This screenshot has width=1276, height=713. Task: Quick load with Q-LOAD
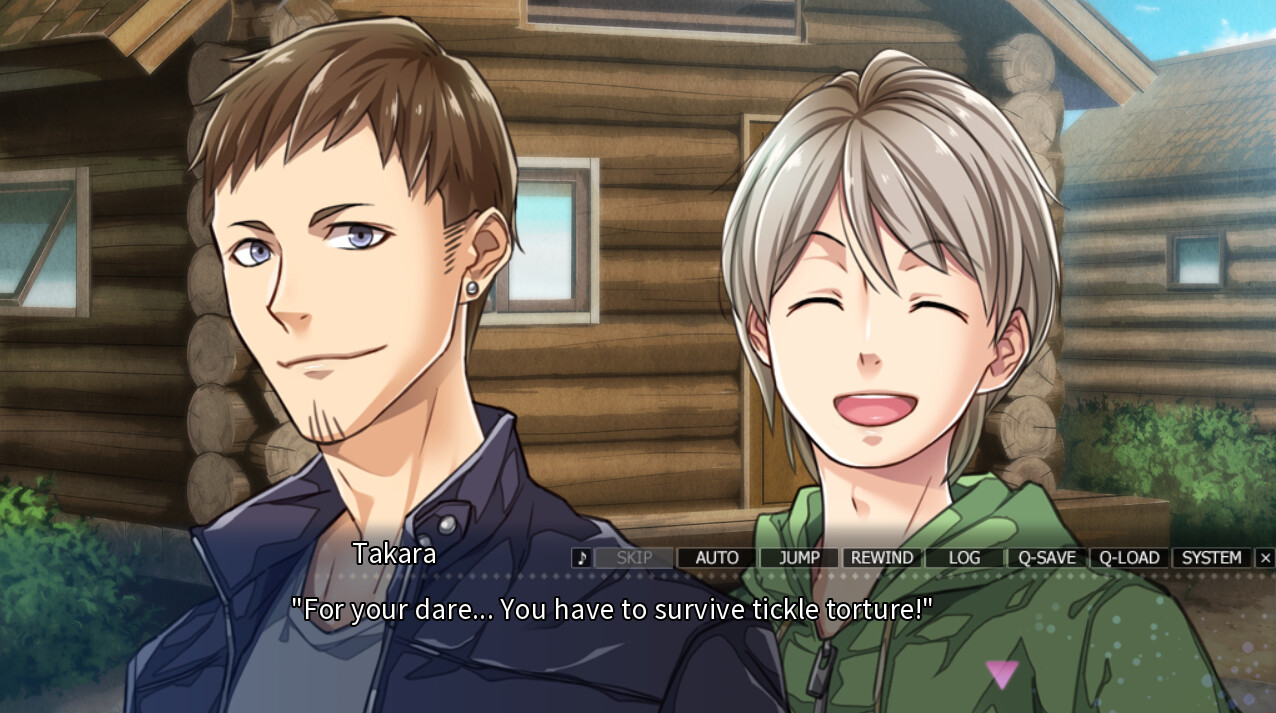tap(1129, 558)
